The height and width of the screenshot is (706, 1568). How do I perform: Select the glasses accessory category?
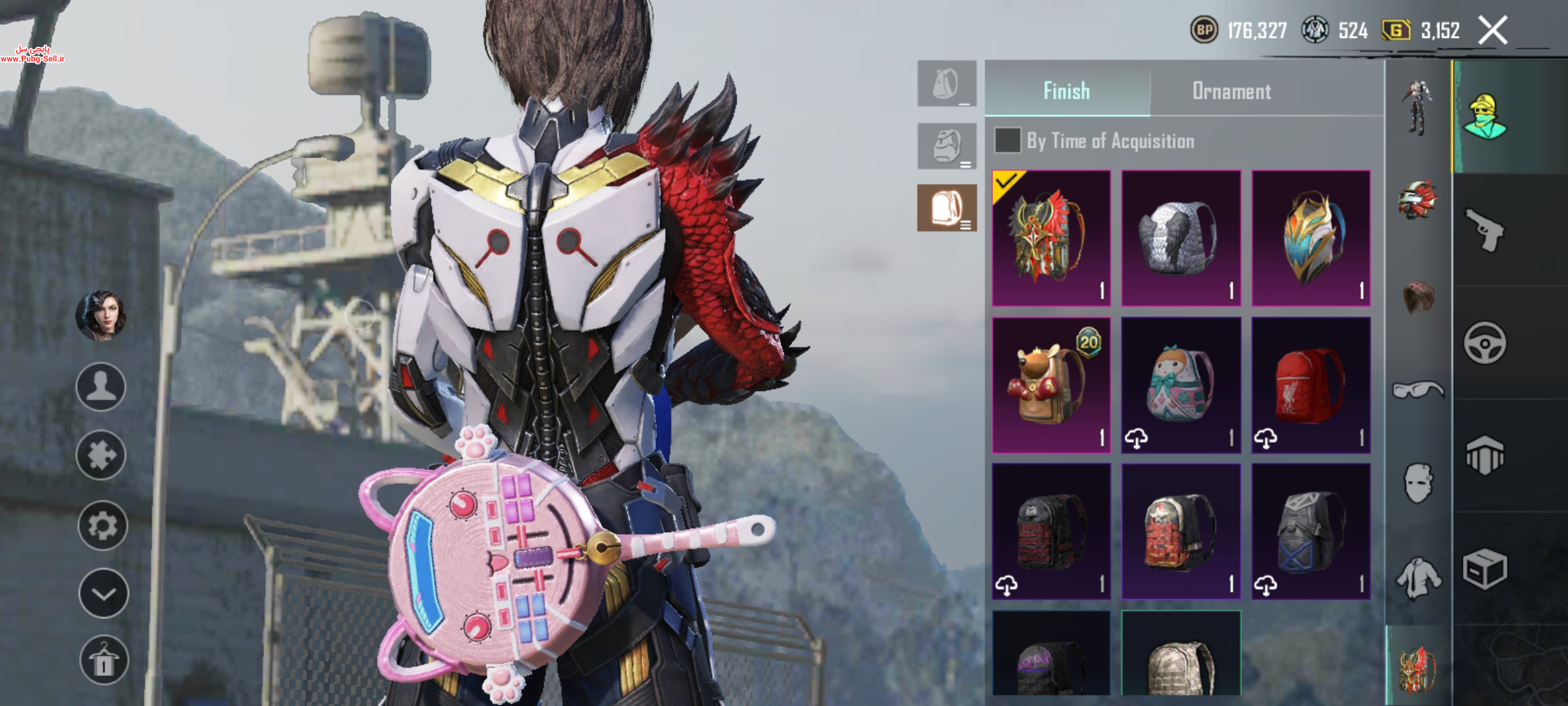1418,390
